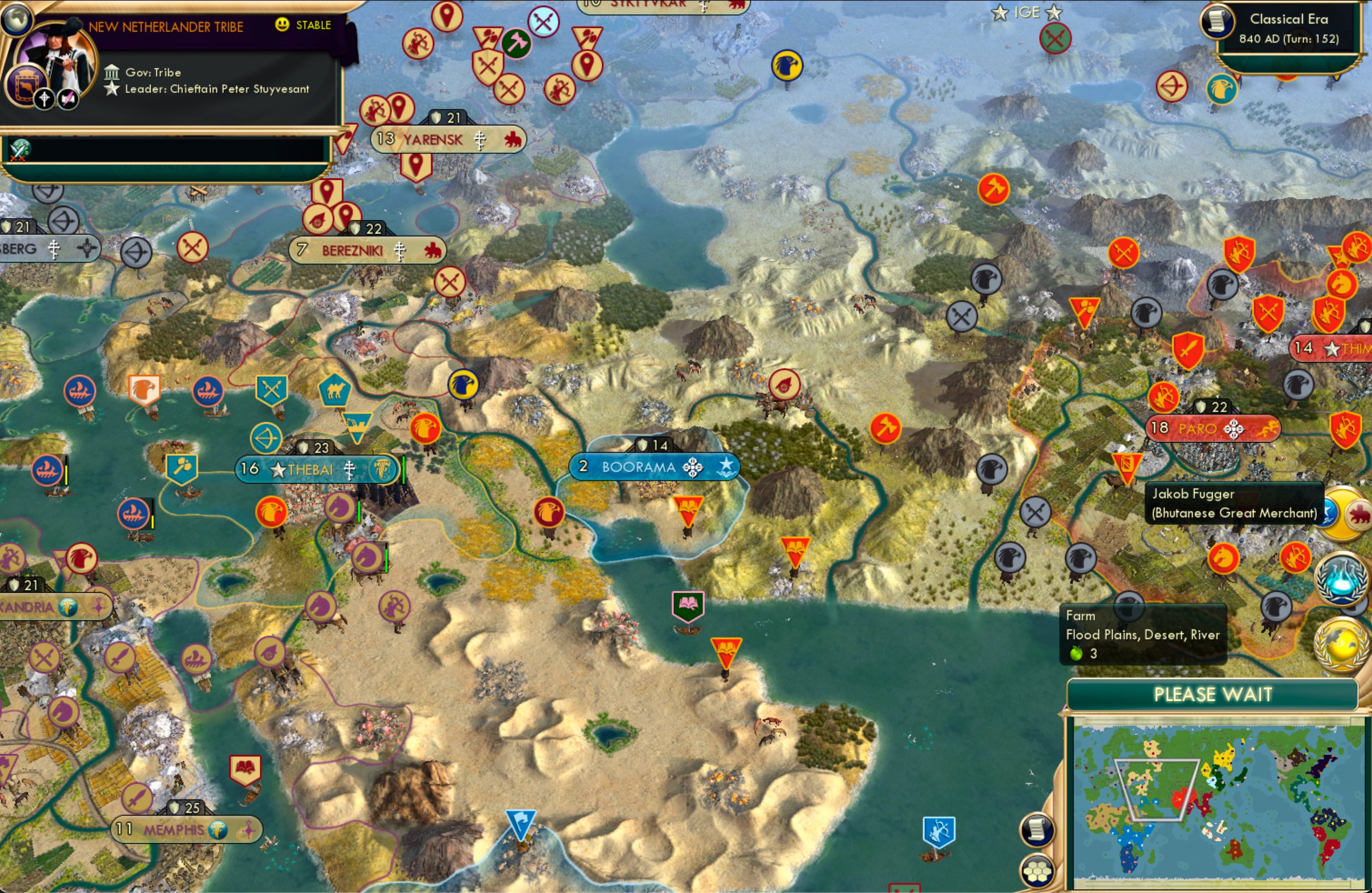Toggle the magic wand icon under the leader portrait
The image size is (1372, 893).
[x=68, y=98]
